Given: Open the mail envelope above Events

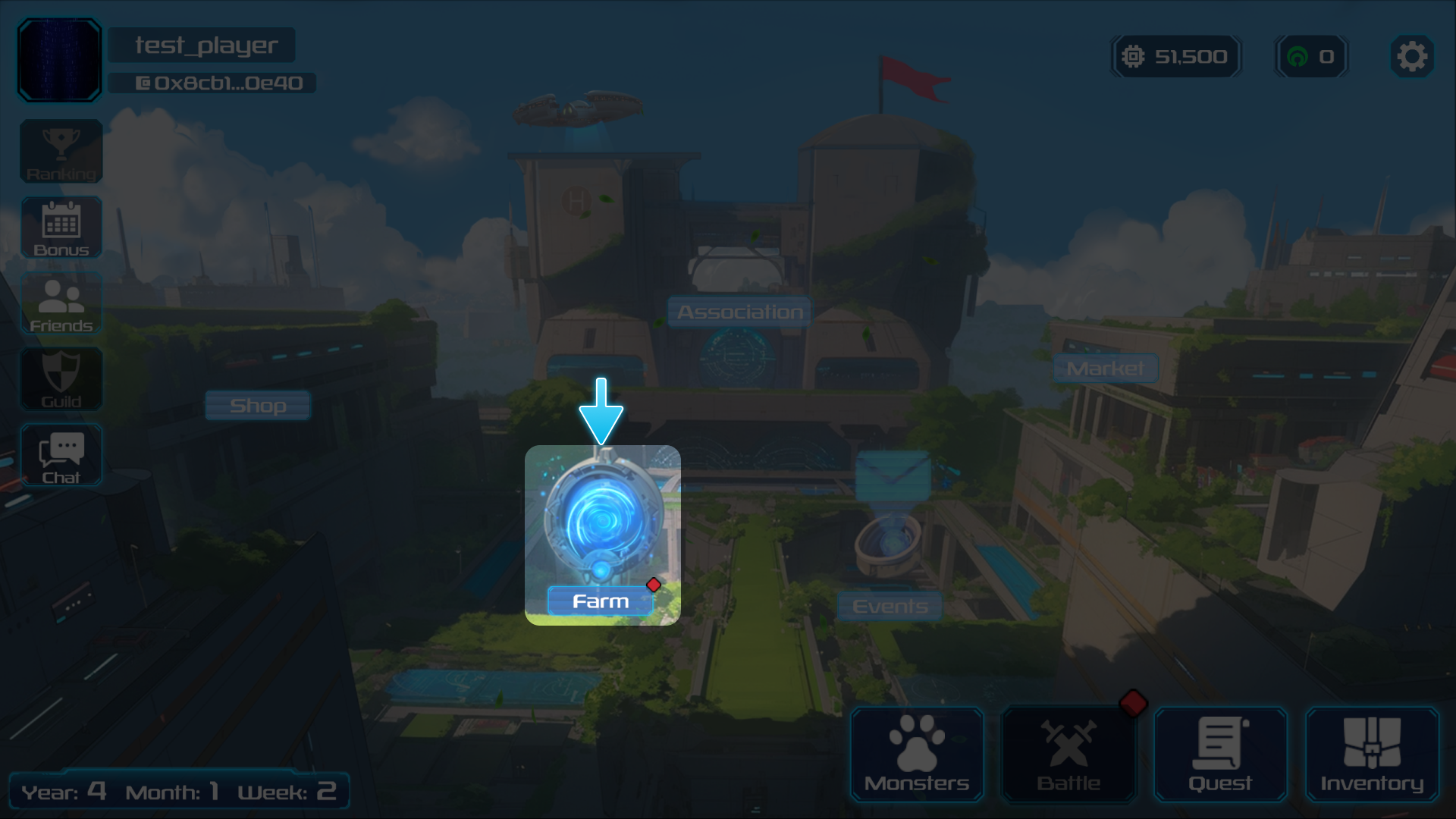Looking at the screenshot, I should tap(893, 476).
